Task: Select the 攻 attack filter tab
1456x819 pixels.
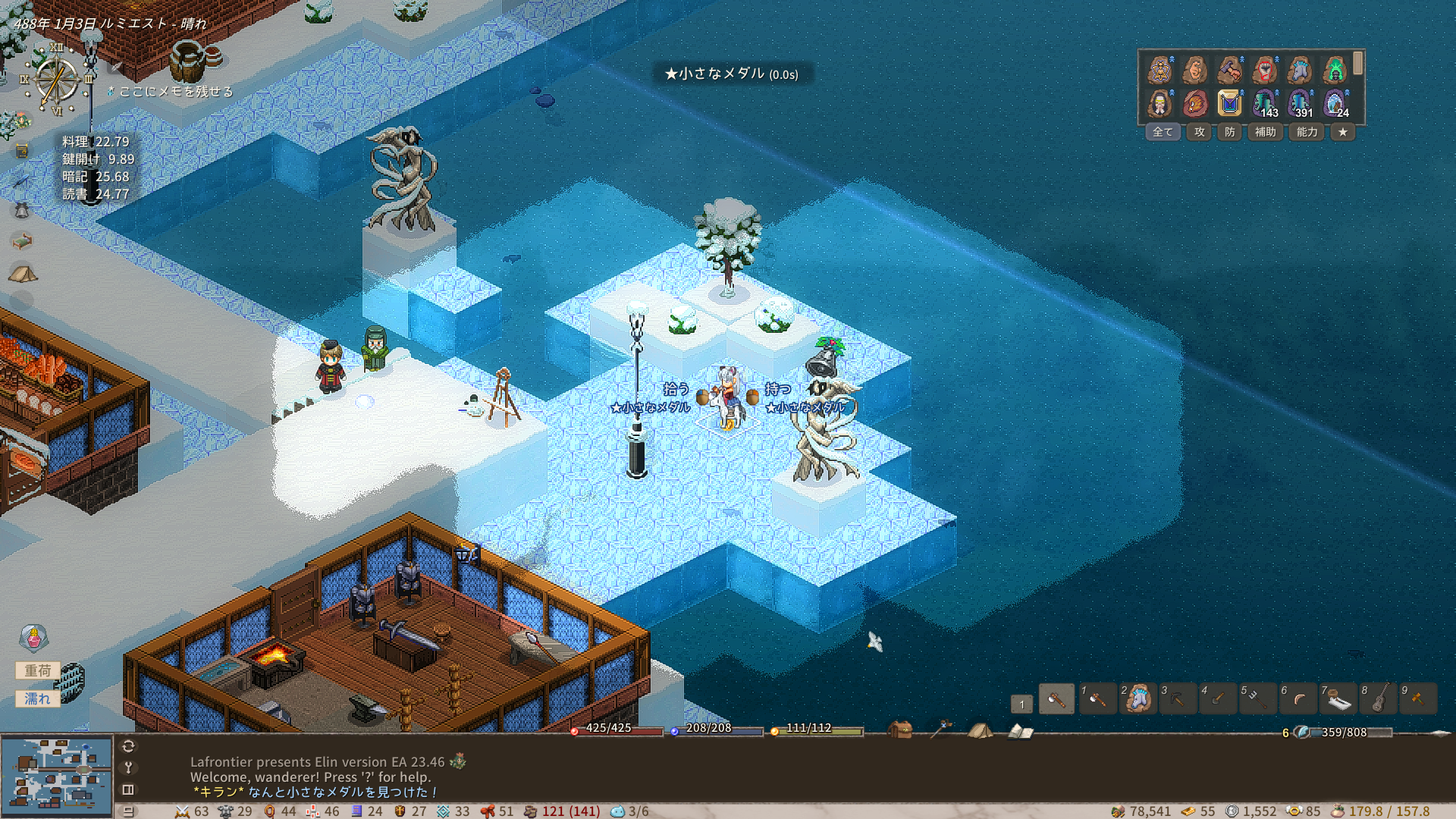Action: pyautogui.click(x=1199, y=132)
